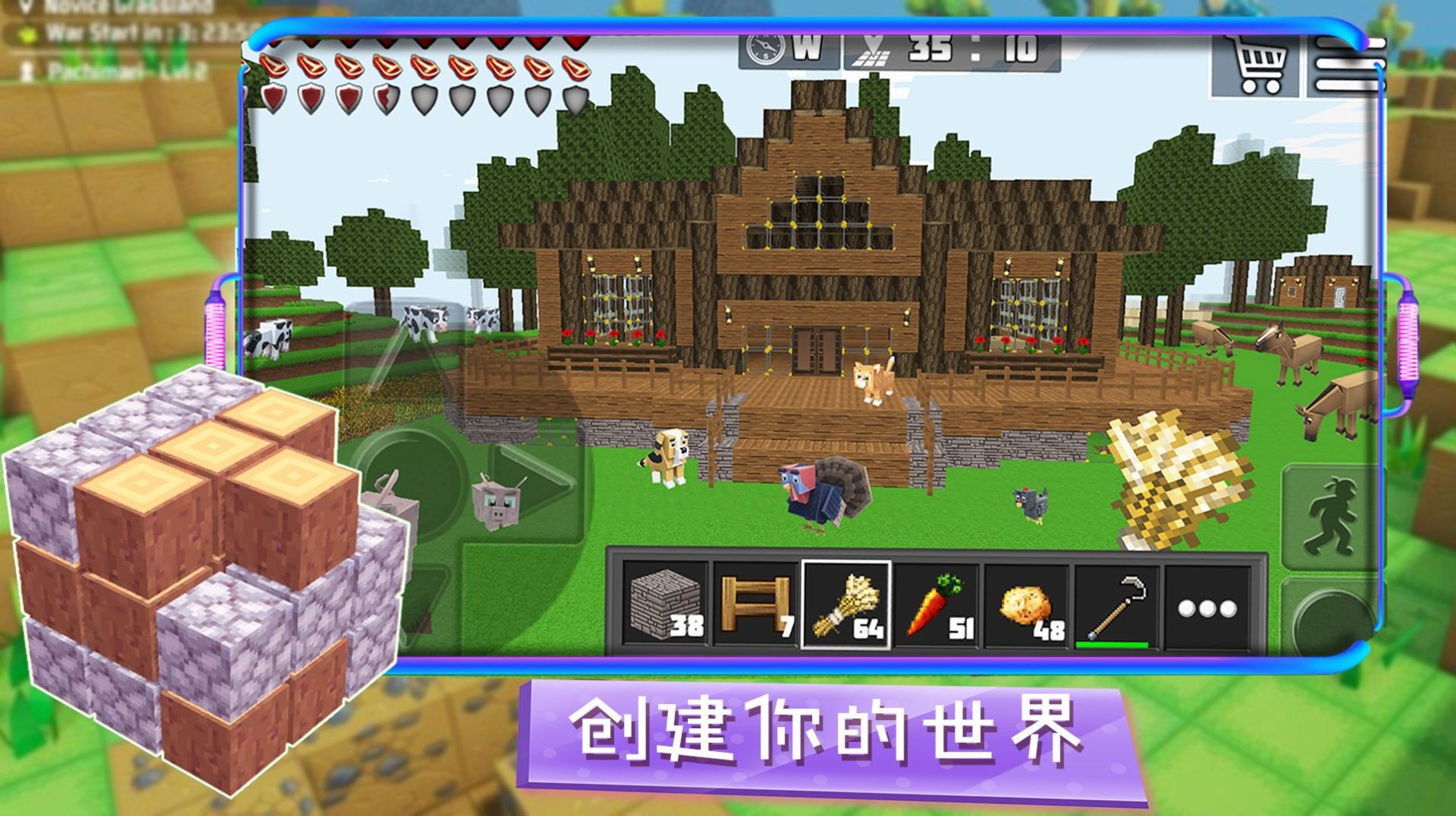Image resolution: width=1456 pixels, height=816 pixels.
Task: Select the potato item in the hotbar
Action: 1030,606
